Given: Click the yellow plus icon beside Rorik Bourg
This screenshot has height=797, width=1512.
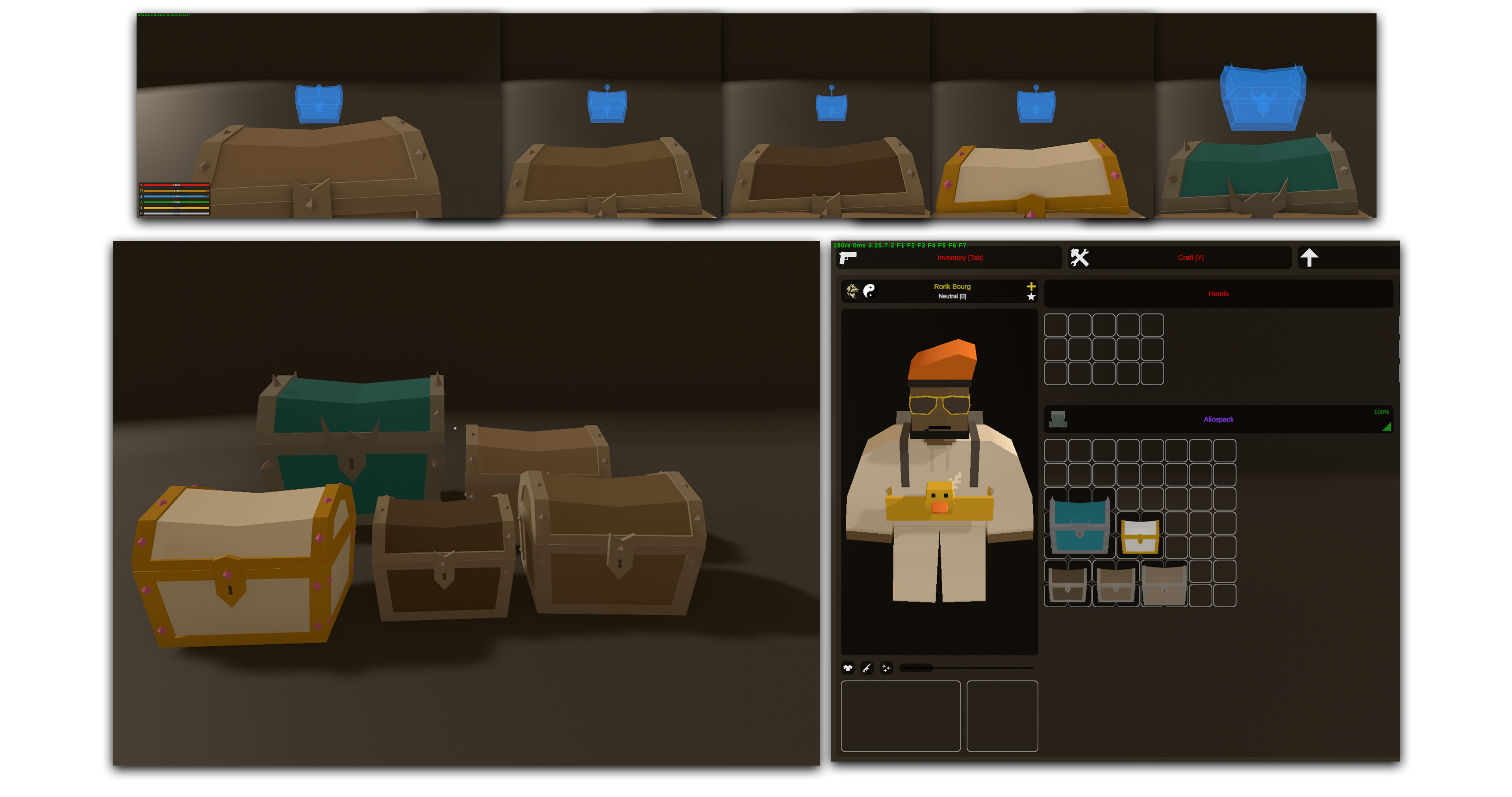Looking at the screenshot, I should 1031,286.
